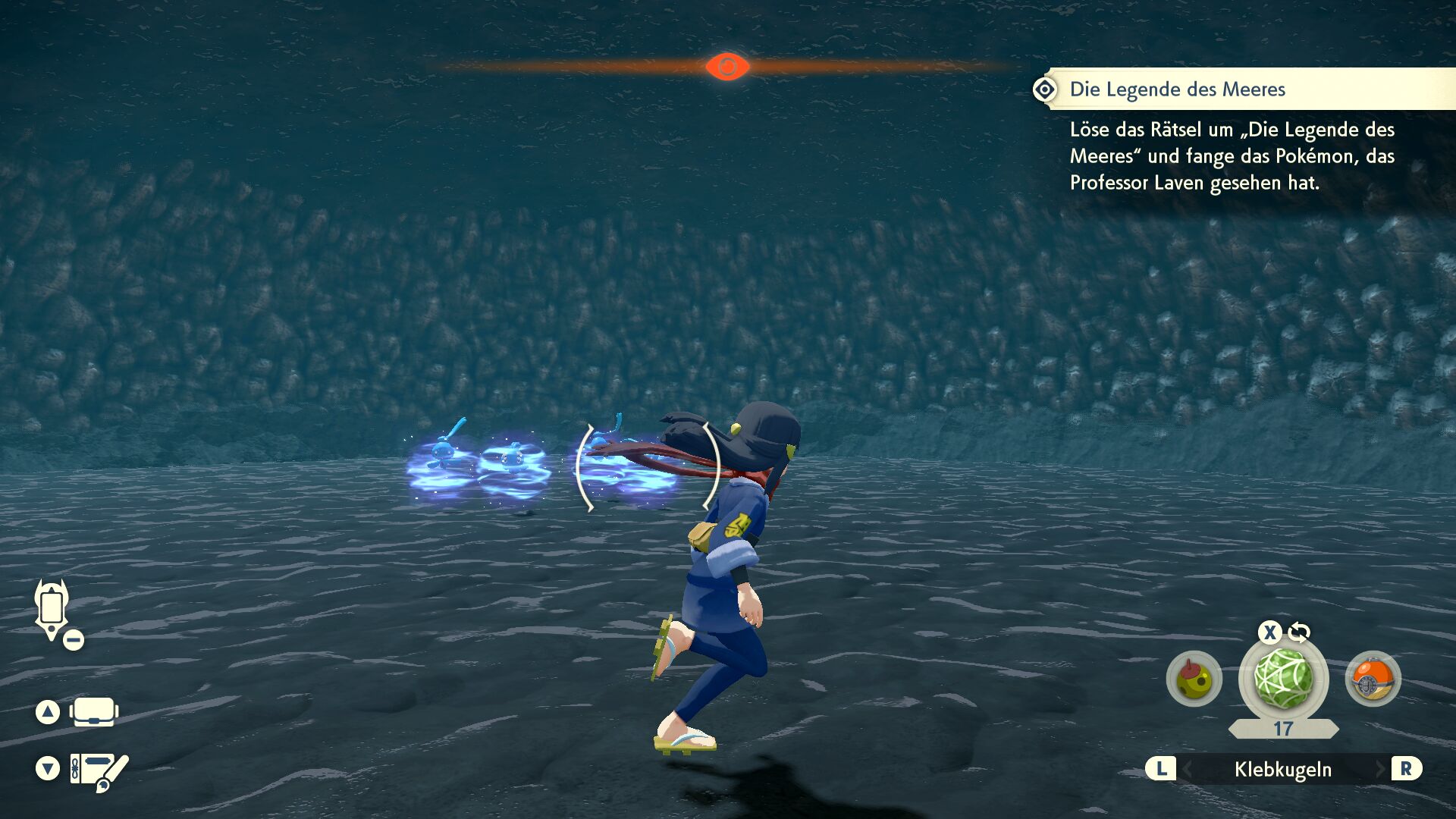The image size is (1456, 819).
Task: Click the orange eye alert indicator
Action: pyautogui.click(x=727, y=67)
